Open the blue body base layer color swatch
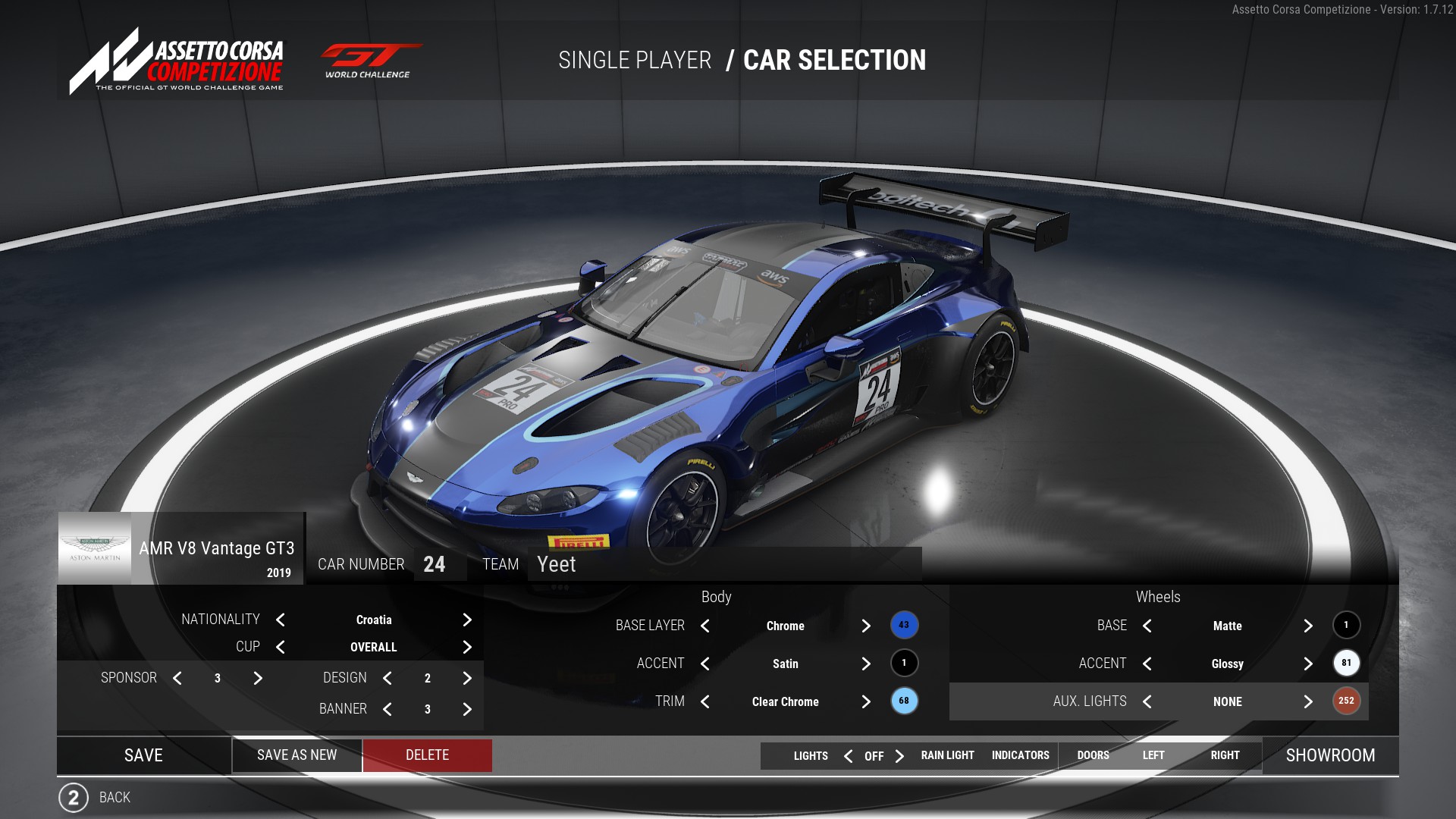 [904, 626]
